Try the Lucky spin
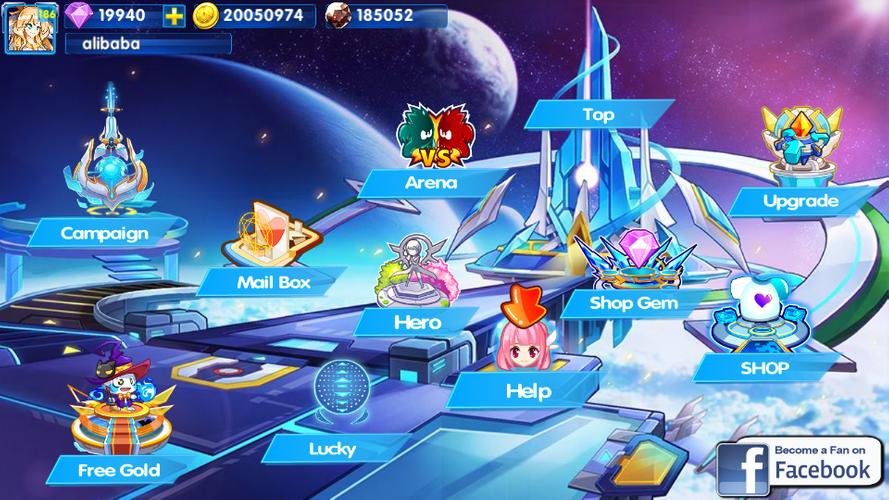This screenshot has height=500, width=889. tap(332, 448)
